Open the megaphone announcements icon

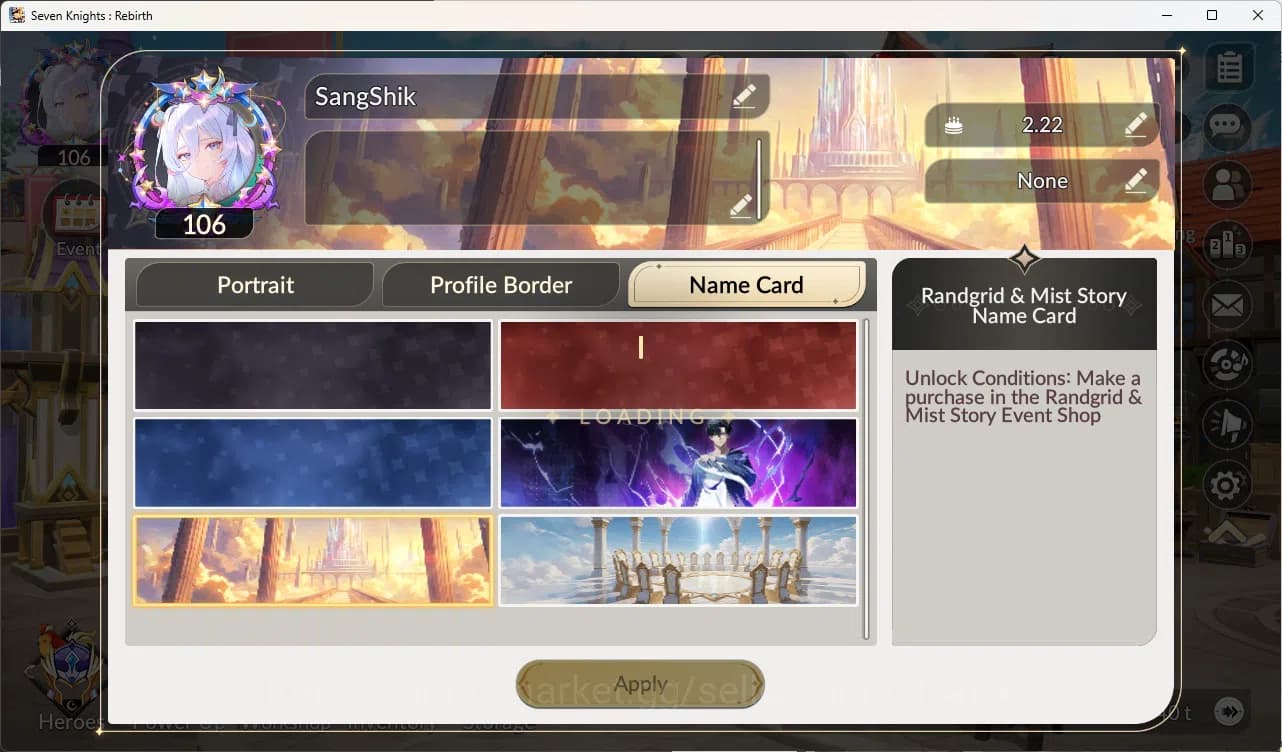pos(1228,424)
